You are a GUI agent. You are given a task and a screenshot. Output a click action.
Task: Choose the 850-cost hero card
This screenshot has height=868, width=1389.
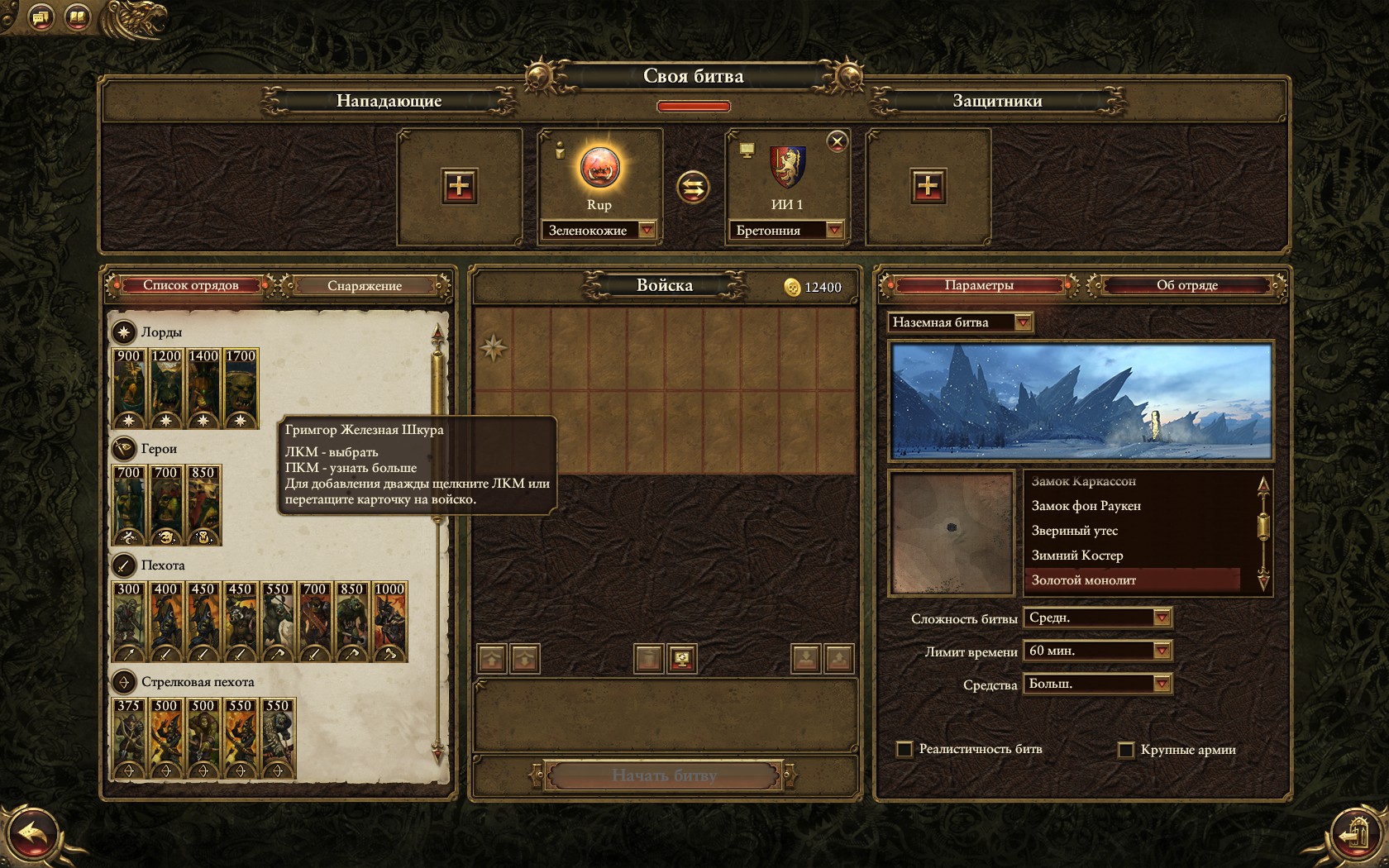point(203,504)
